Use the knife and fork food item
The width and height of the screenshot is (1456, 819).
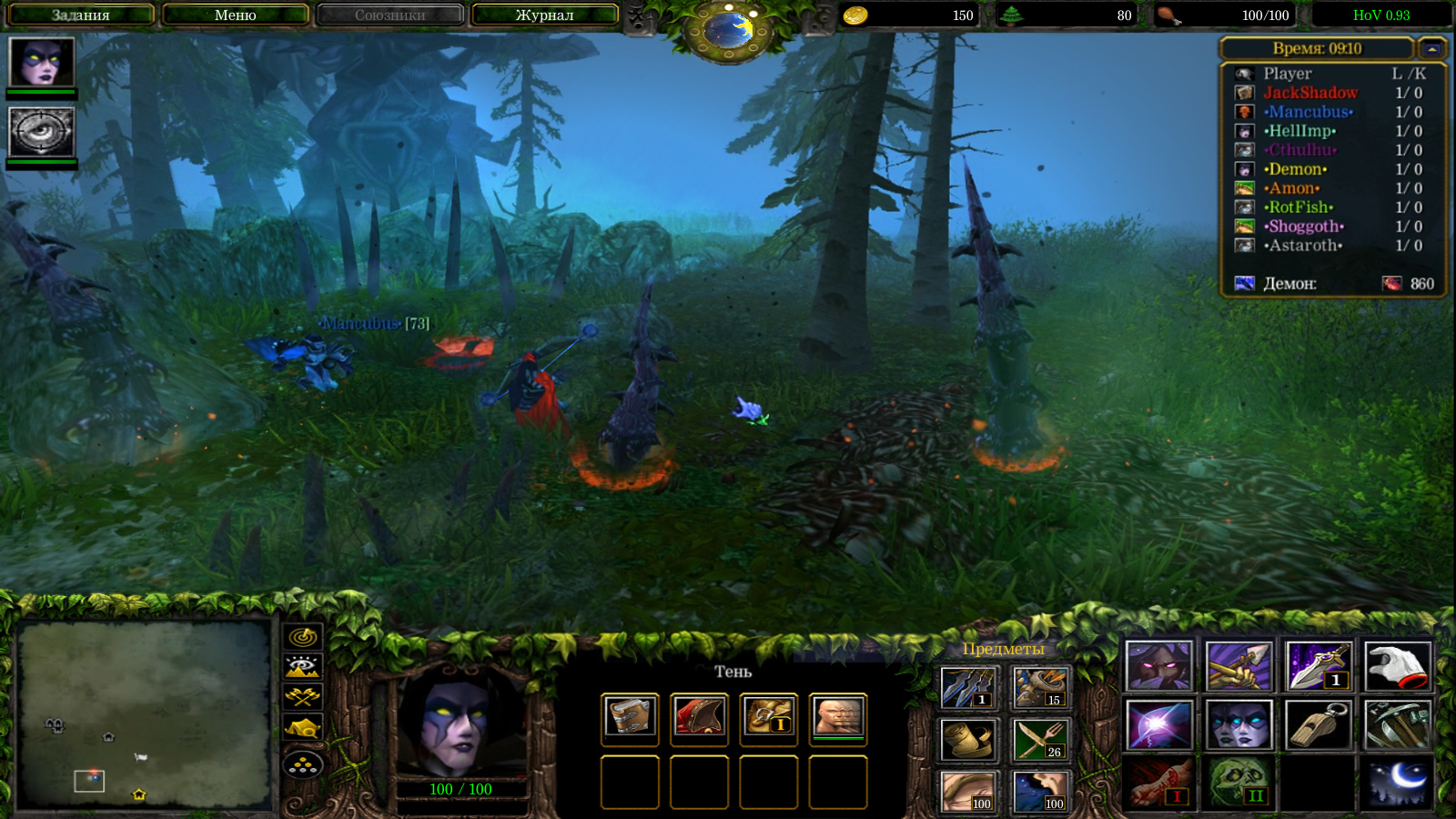(x=1041, y=740)
